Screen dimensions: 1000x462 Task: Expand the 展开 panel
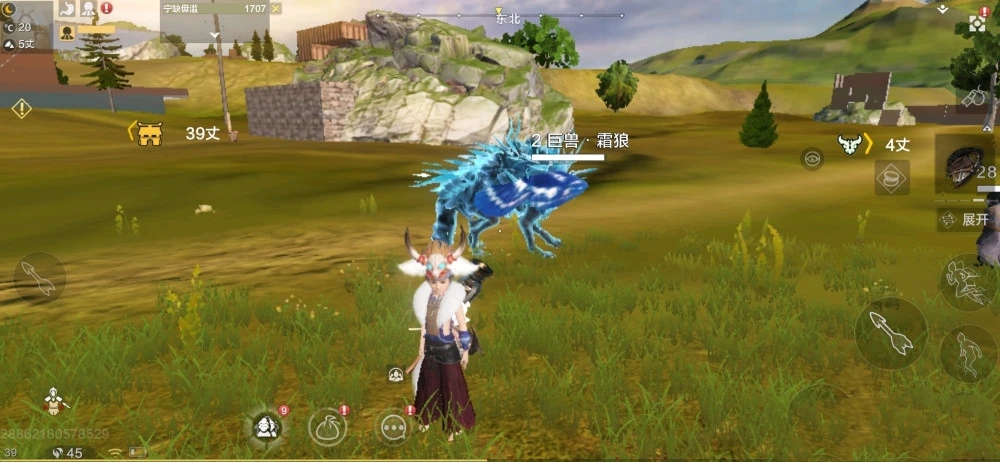point(967,220)
